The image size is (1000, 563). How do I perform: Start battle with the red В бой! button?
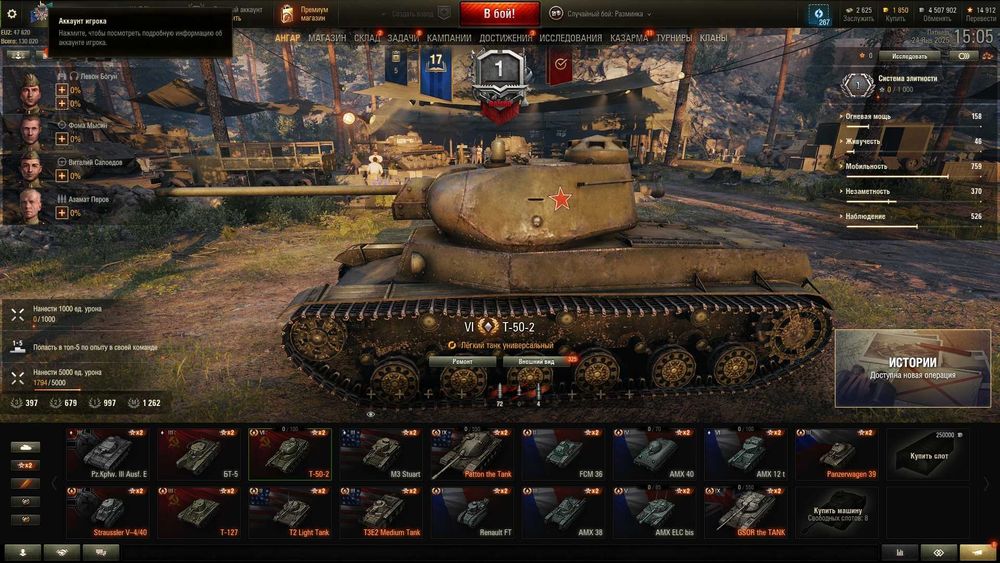coord(499,14)
